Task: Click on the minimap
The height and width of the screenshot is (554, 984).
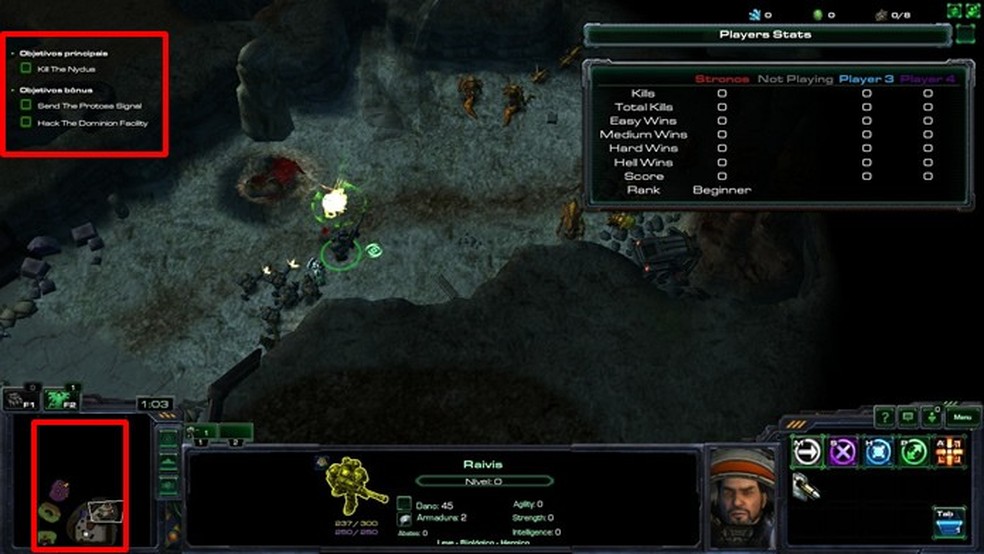Action: point(80,486)
